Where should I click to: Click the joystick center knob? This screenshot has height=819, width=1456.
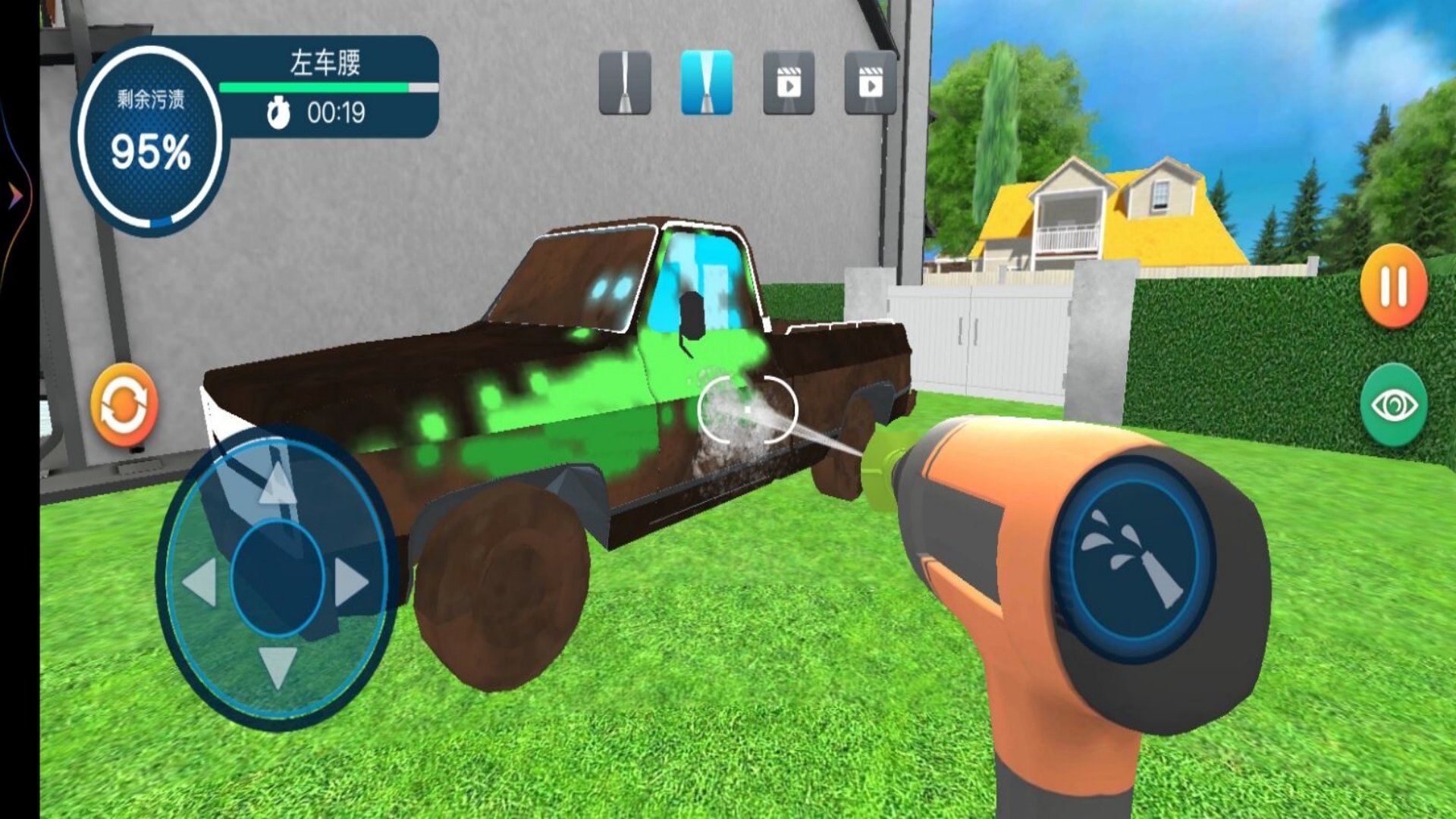pos(278,578)
